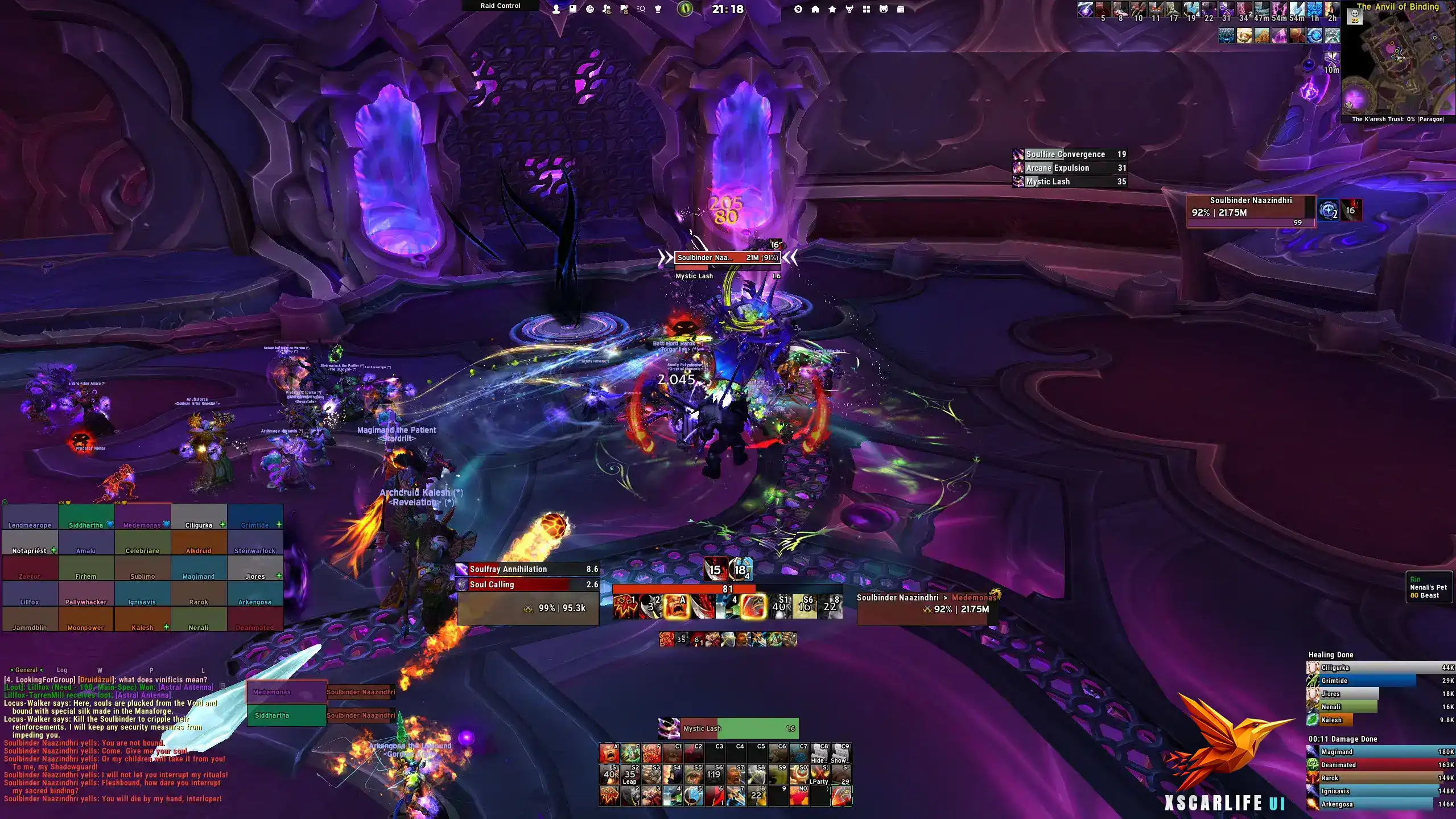Select Pallywhacker's raid frame
This screenshot has height=819, width=1456.
pyautogui.click(x=86, y=594)
